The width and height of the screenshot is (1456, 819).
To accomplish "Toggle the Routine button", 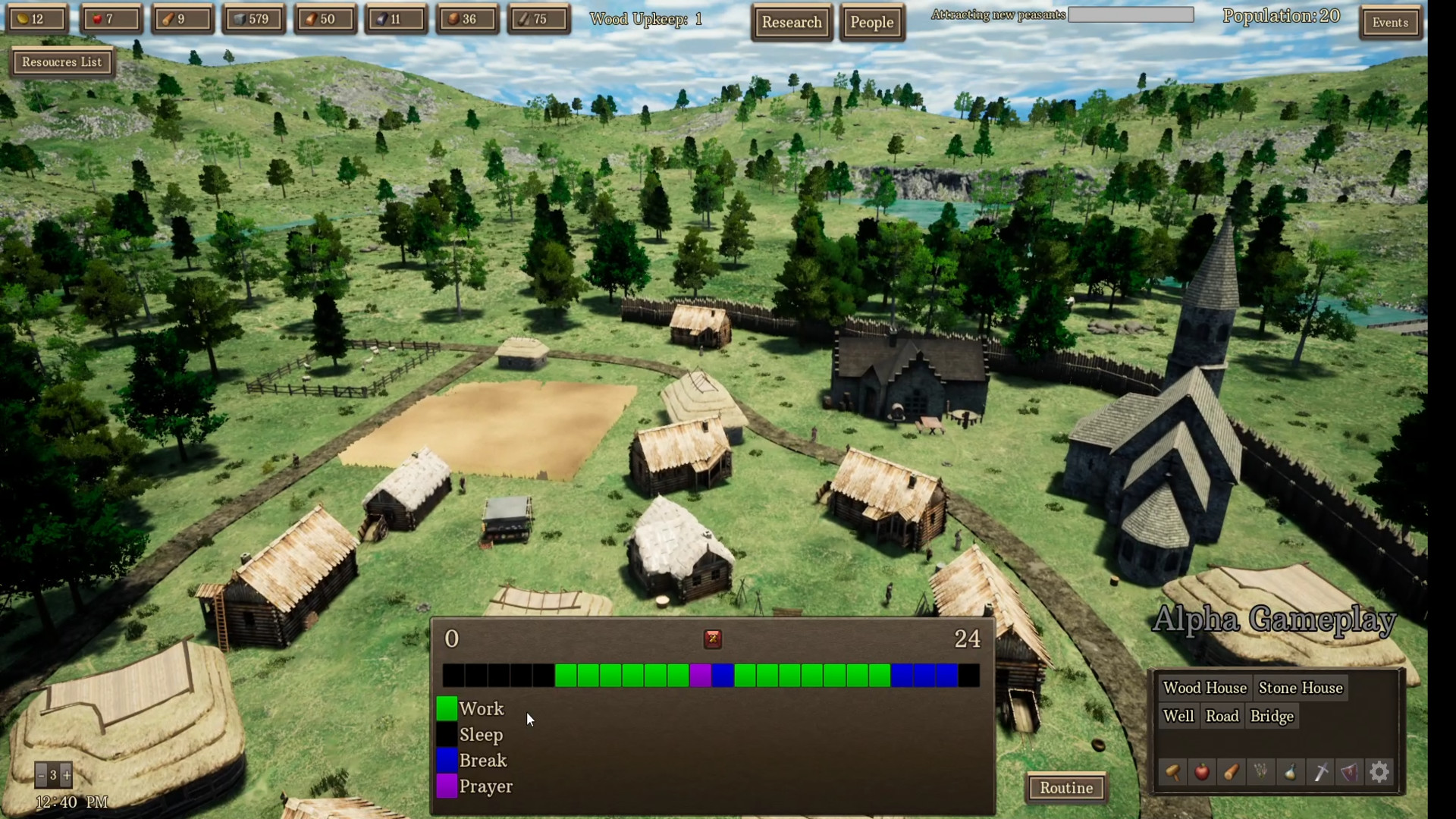I will coord(1065,788).
